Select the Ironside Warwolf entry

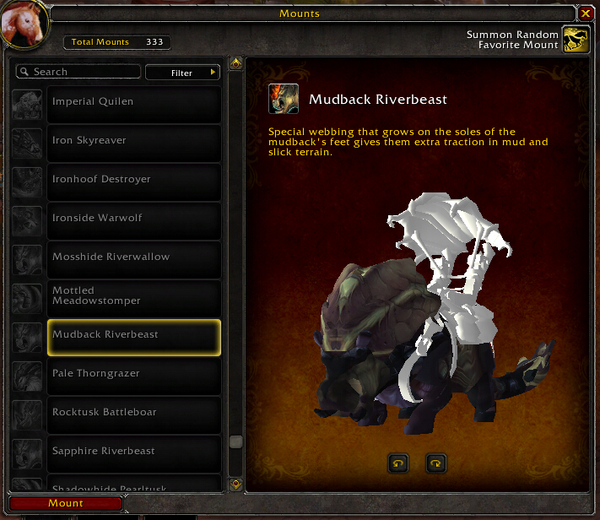coord(134,218)
